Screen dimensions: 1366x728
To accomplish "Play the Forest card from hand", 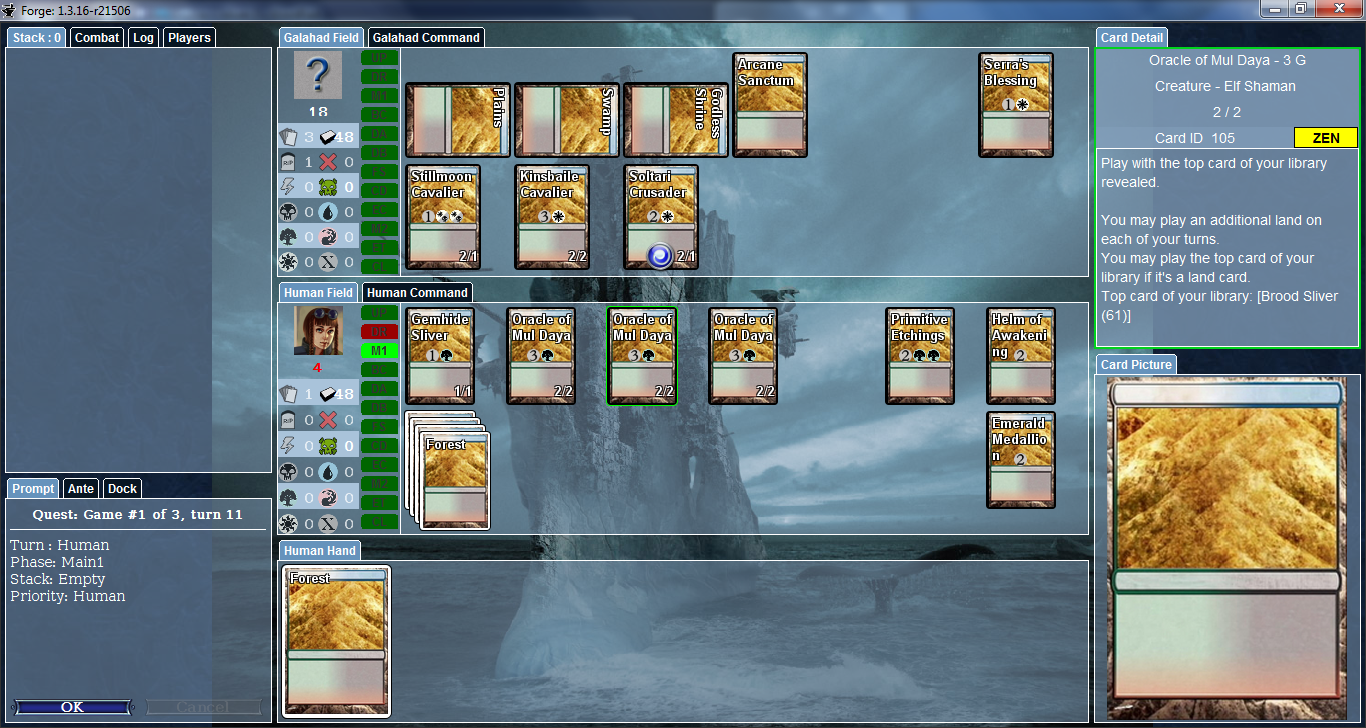I will pyautogui.click(x=336, y=640).
